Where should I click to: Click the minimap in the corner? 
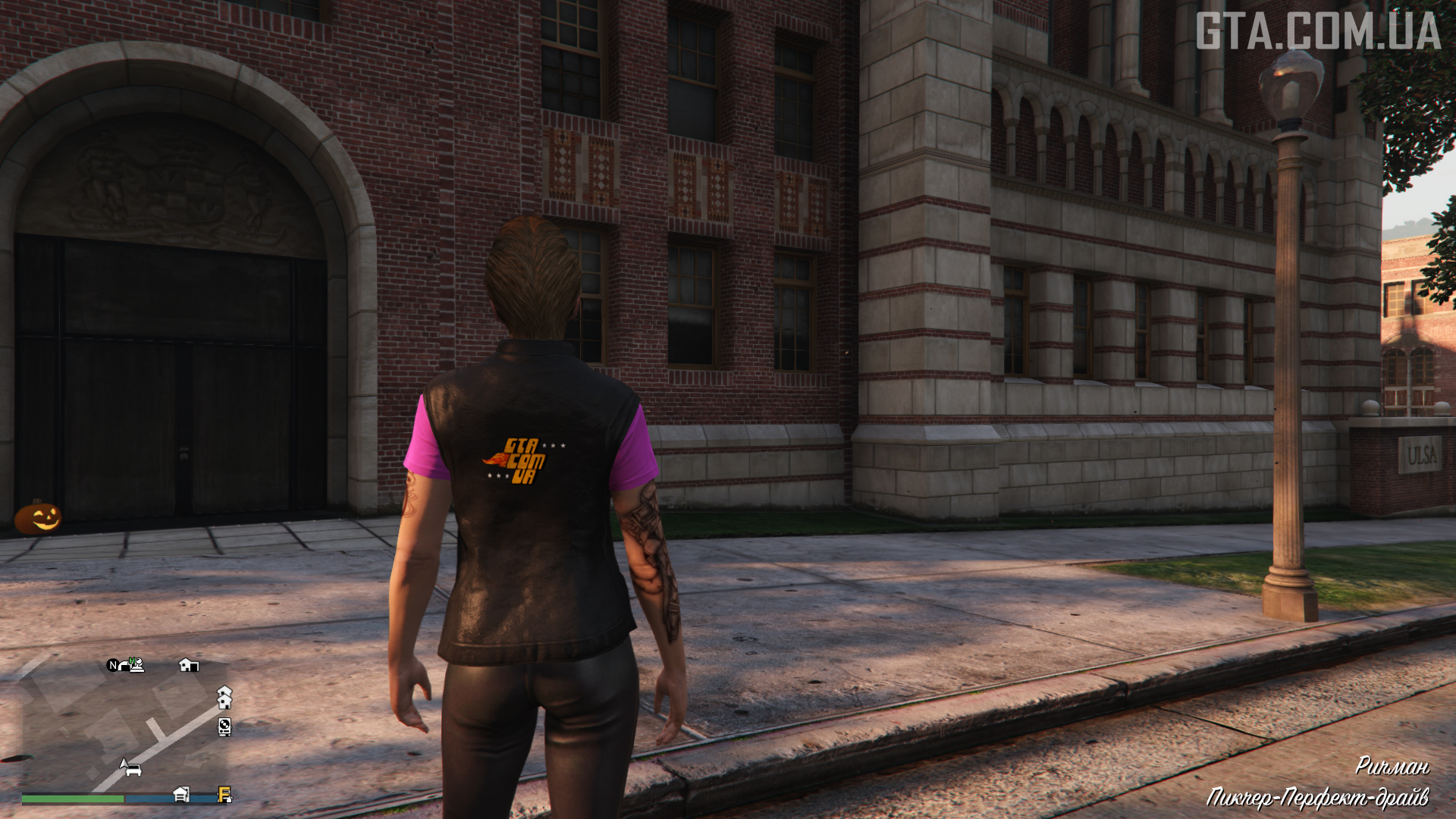(x=125, y=728)
